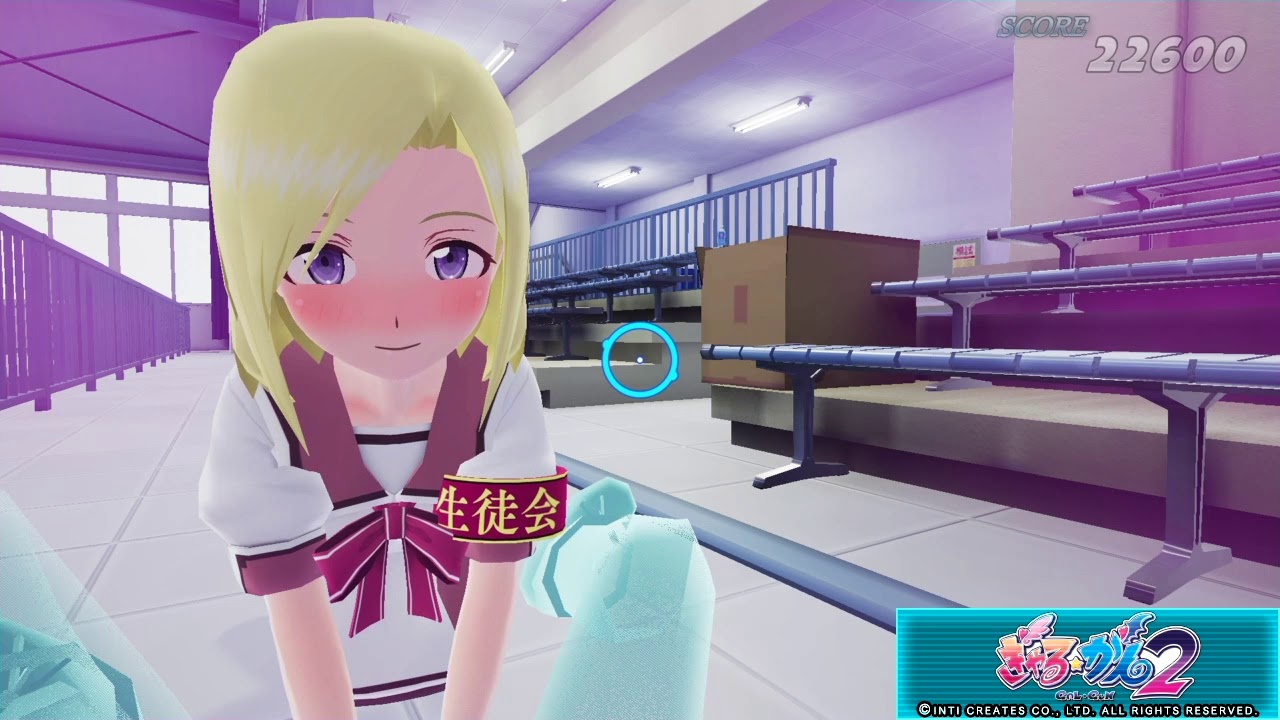Click the GAL·GUN subtitle under the logo
The width and height of the screenshot is (1280, 720).
(1087, 693)
